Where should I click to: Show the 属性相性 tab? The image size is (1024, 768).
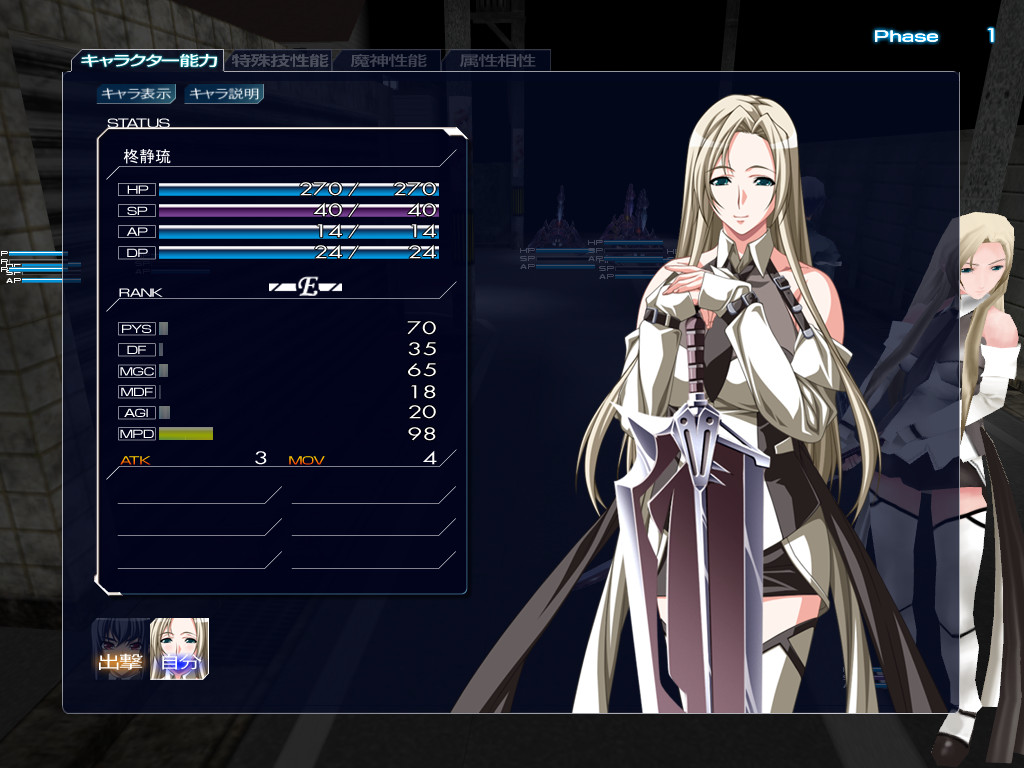pos(497,61)
